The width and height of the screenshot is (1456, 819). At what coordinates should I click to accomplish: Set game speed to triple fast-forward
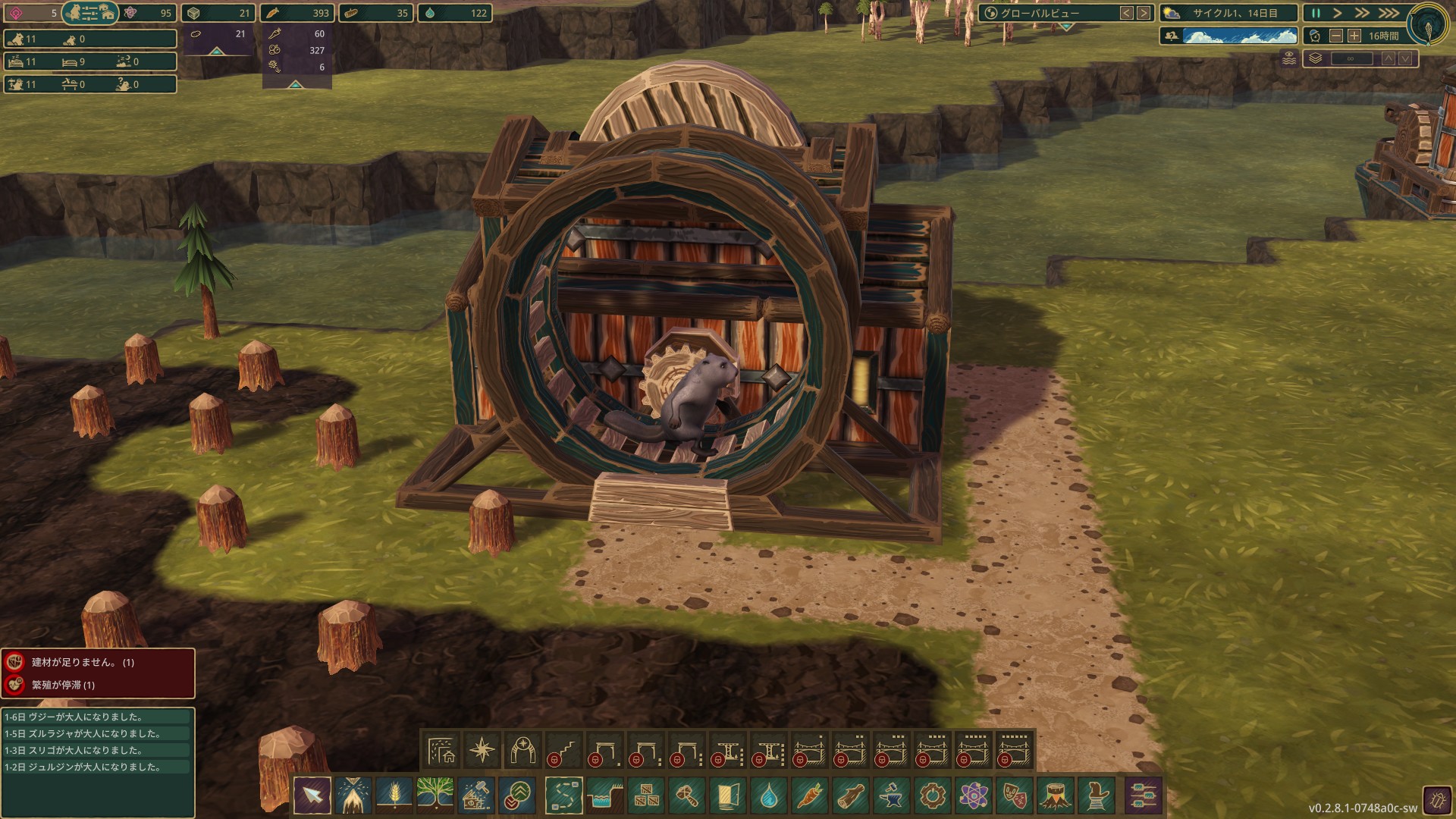click(1389, 14)
